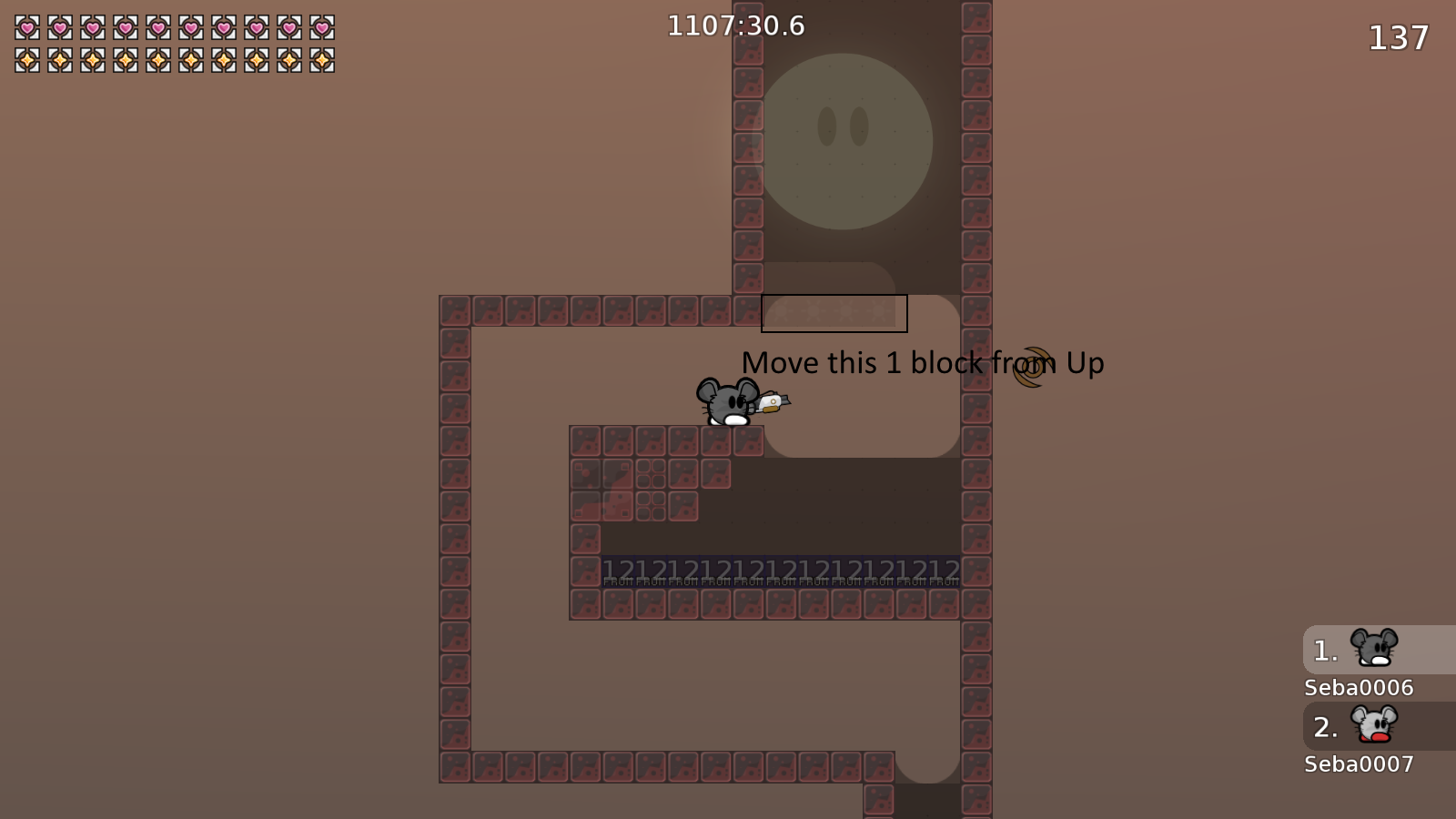The image size is (1456, 819).
Task: Click the mouse character holding the gun
Action: pos(728,403)
